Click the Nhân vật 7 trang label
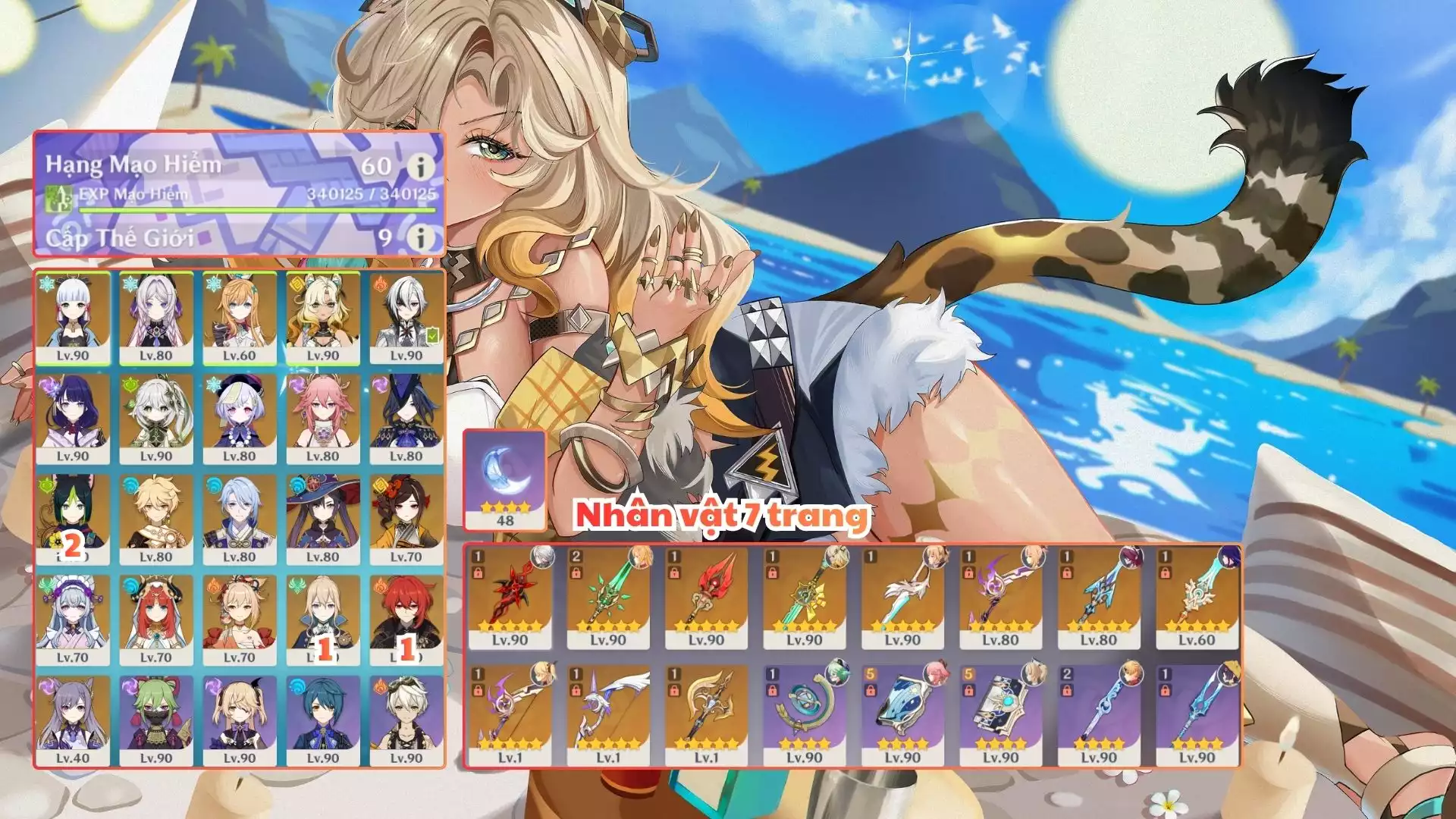This screenshot has width=1456, height=819. (x=722, y=516)
